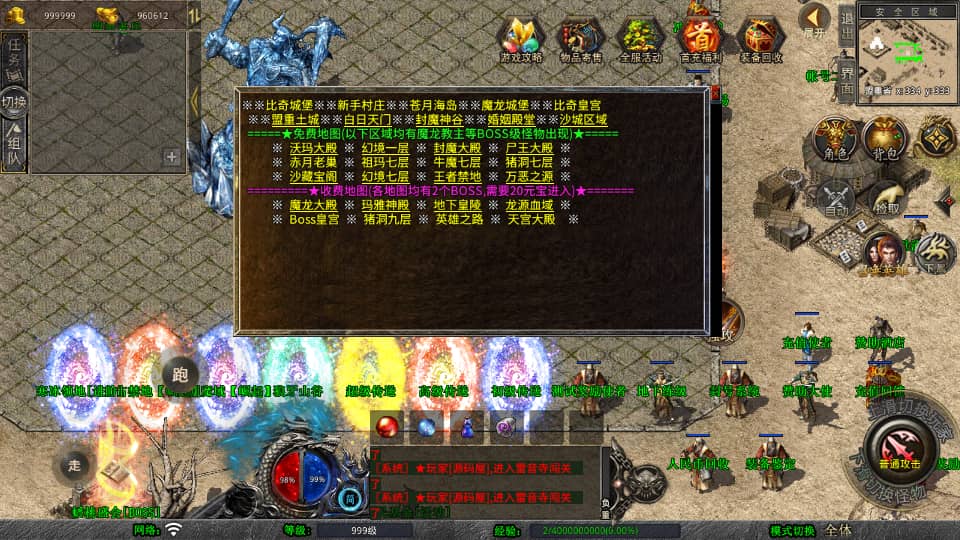Open the 物品寄售 consignment icon
Screen dimensions: 960x540
(581, 39)
